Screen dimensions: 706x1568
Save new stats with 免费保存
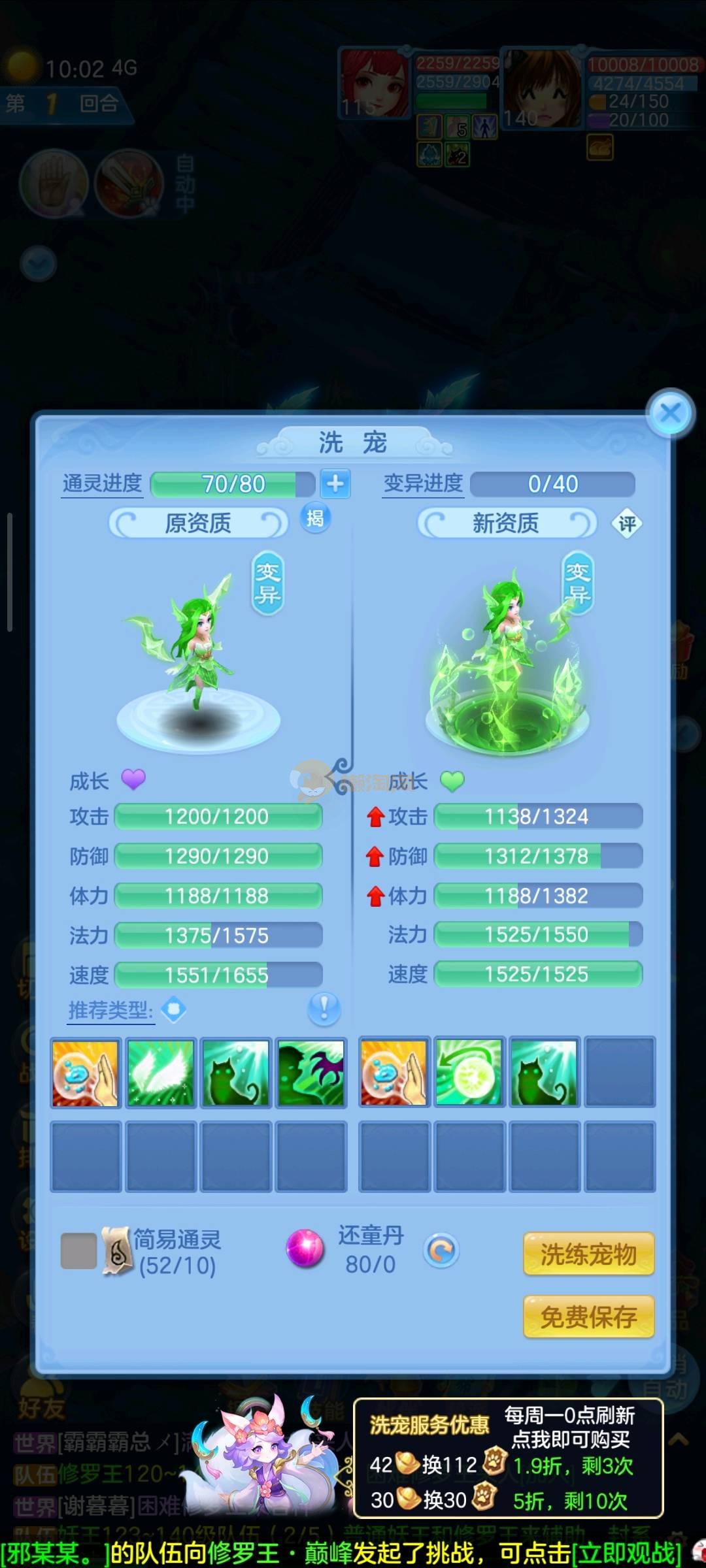(x=588, y=1316)
